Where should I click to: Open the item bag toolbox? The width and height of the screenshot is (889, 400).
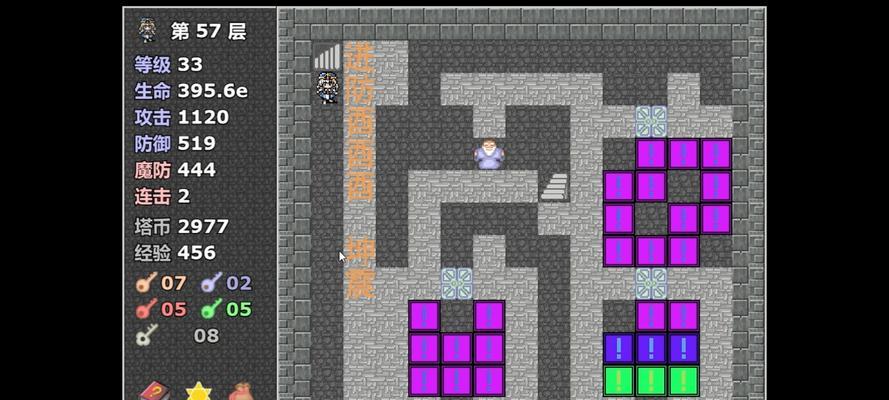241,391
